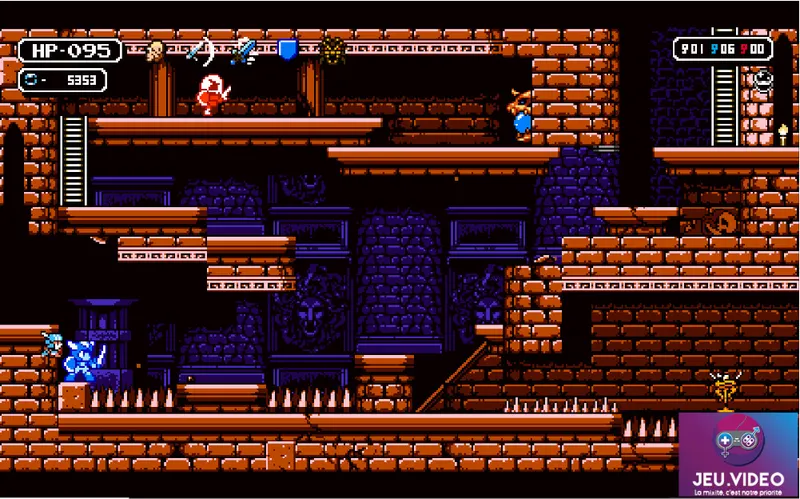
Task: Click the sword and bow item icon
Action: tap(199, 50)
